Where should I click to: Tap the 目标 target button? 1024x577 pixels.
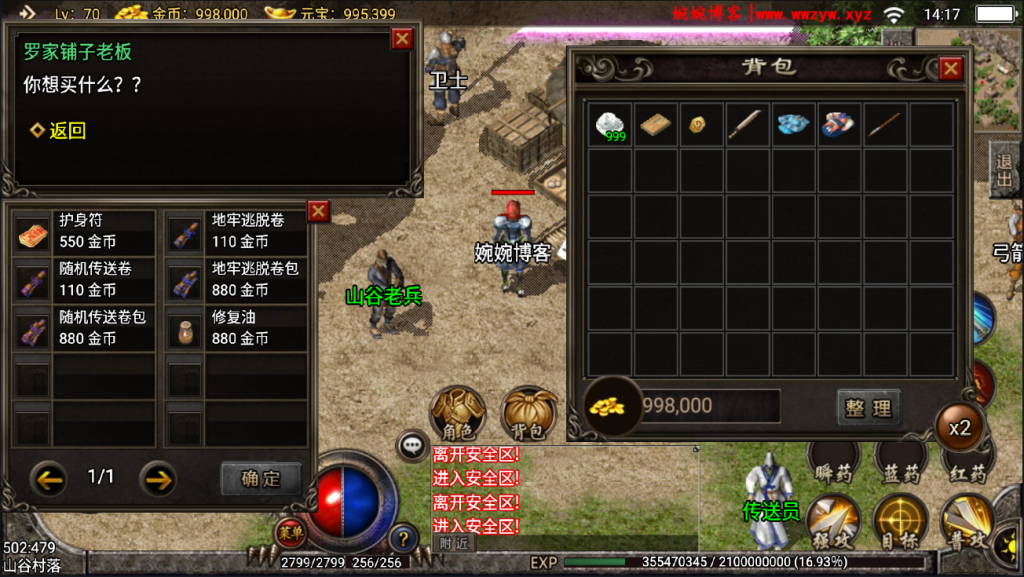click(x=900, y=521)
